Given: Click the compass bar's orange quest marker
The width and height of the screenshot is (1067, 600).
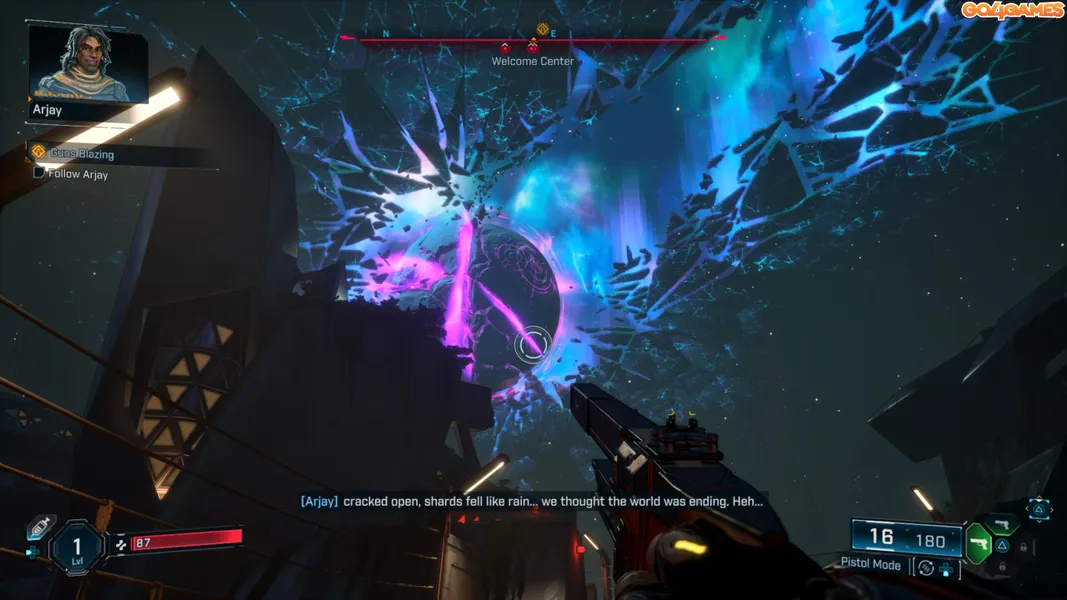Looking at the screenshot, I should tap(543, 30).
